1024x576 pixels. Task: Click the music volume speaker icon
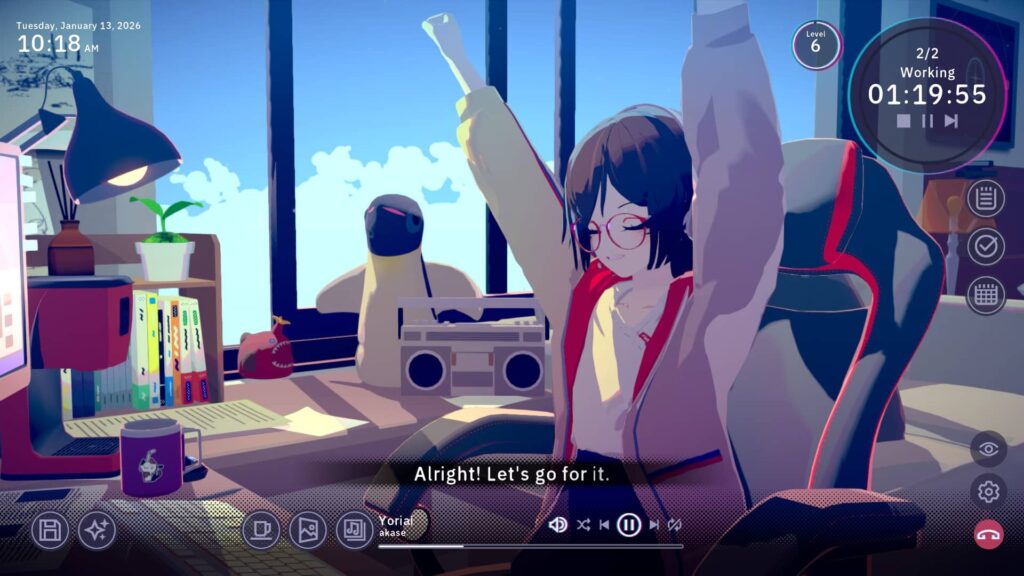558,524
